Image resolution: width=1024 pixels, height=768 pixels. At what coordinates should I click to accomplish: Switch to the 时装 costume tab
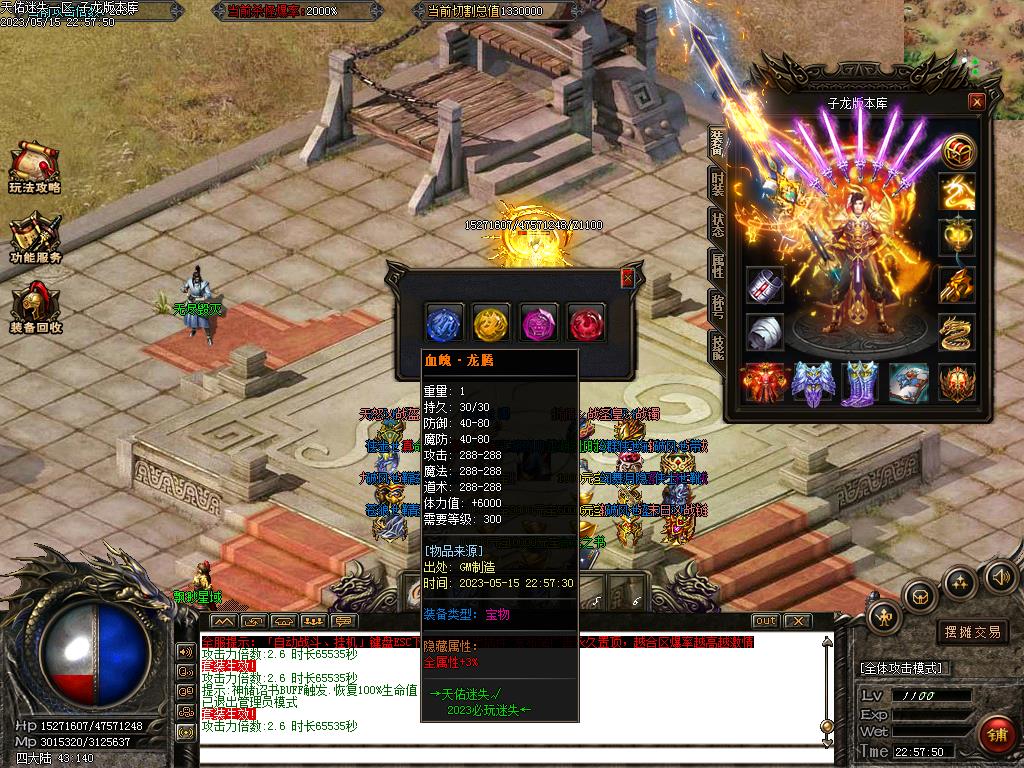[717, 183]
